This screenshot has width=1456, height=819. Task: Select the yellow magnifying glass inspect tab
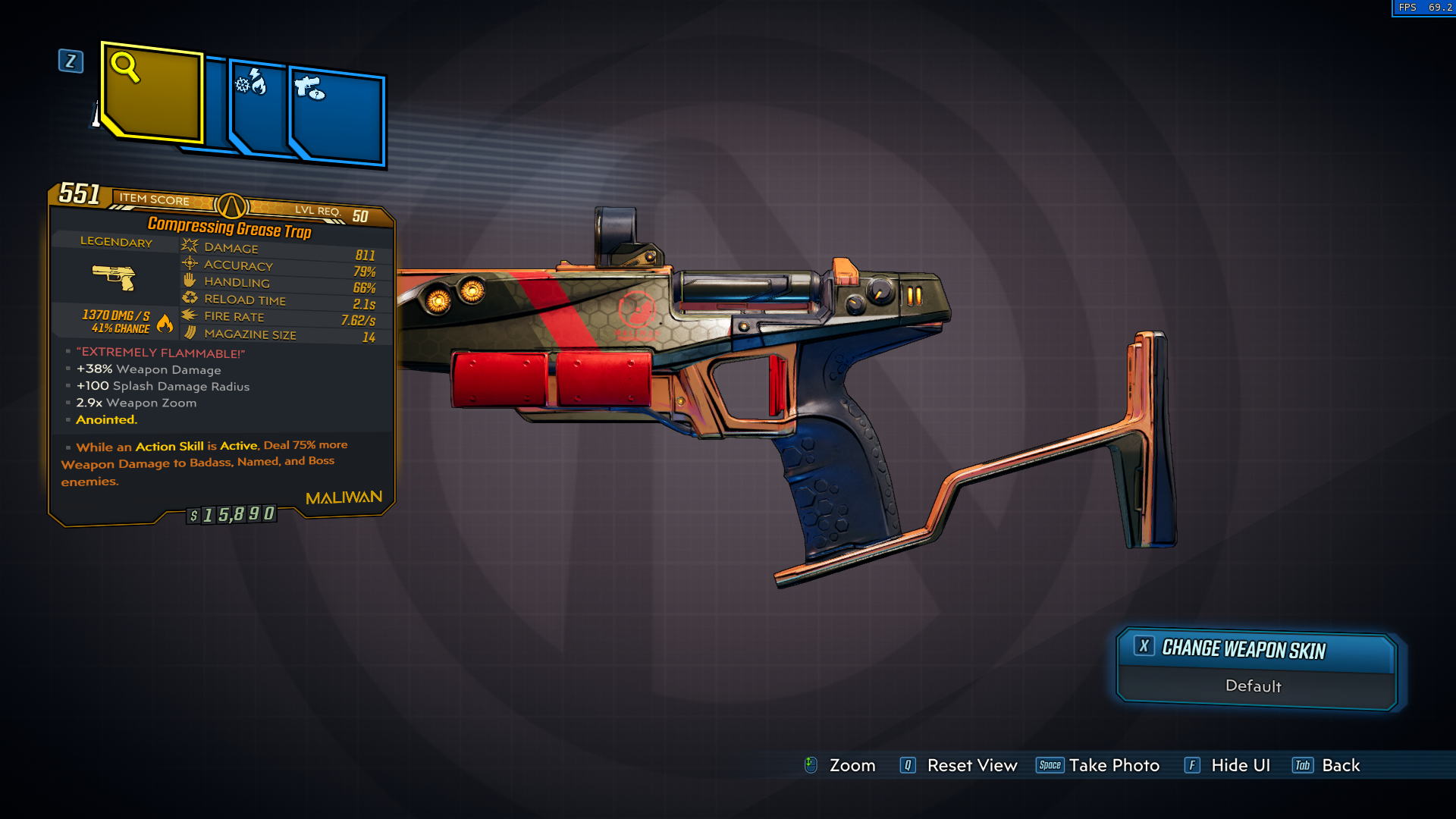point(152,93)
